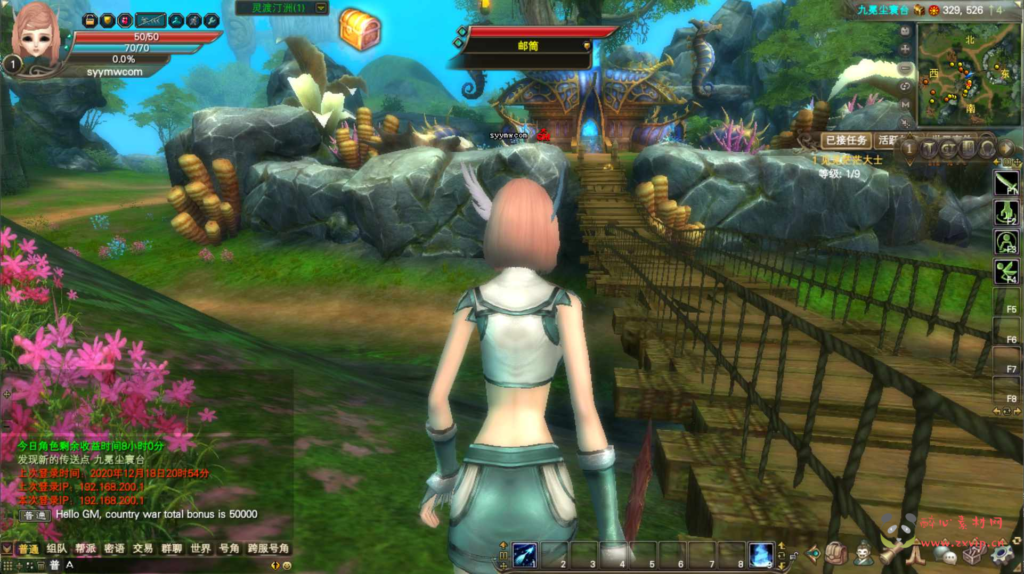Viewport: 1024px width, 574px height.
Task: Click the chat input field
Action: 150,566
